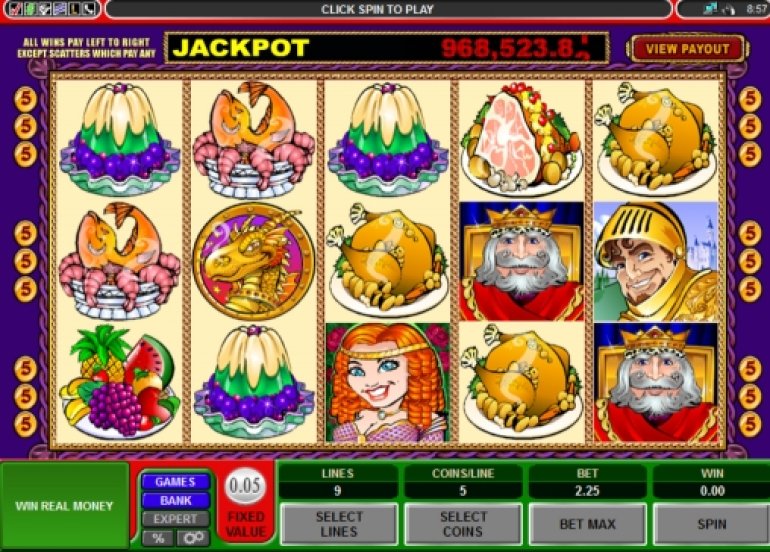Open the gear options button
Image resolution: width=770 pixels, height=552 pixels.
(192, 538)
